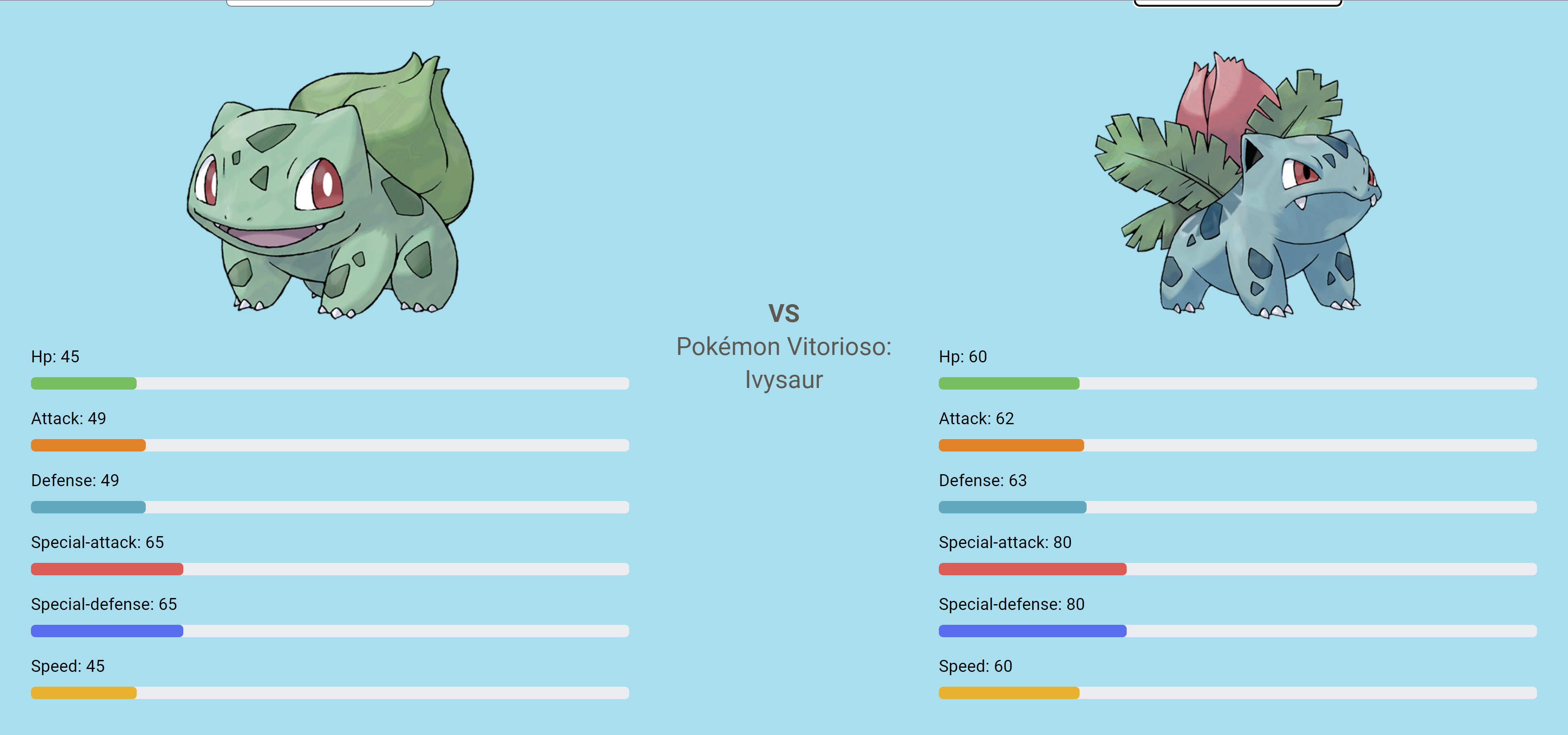
Task: Click the 'VS' heading text
Action: coord(784,313)
